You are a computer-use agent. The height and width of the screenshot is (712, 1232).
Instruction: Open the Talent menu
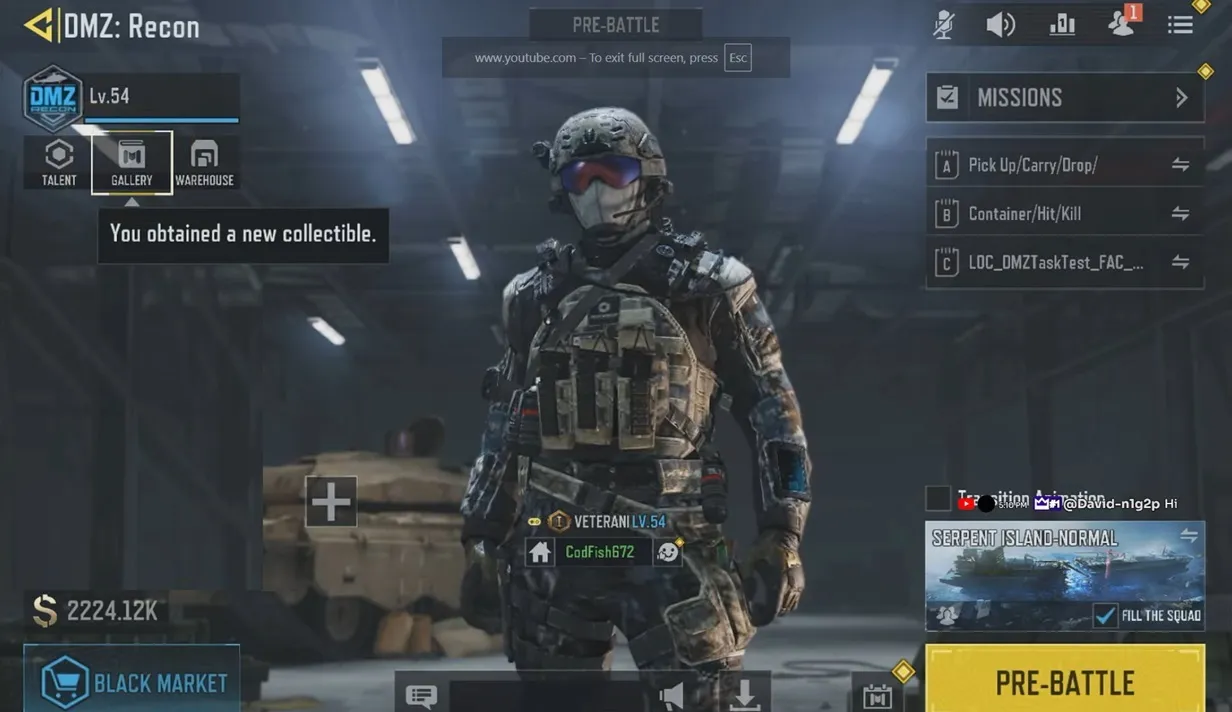point(59,162)
